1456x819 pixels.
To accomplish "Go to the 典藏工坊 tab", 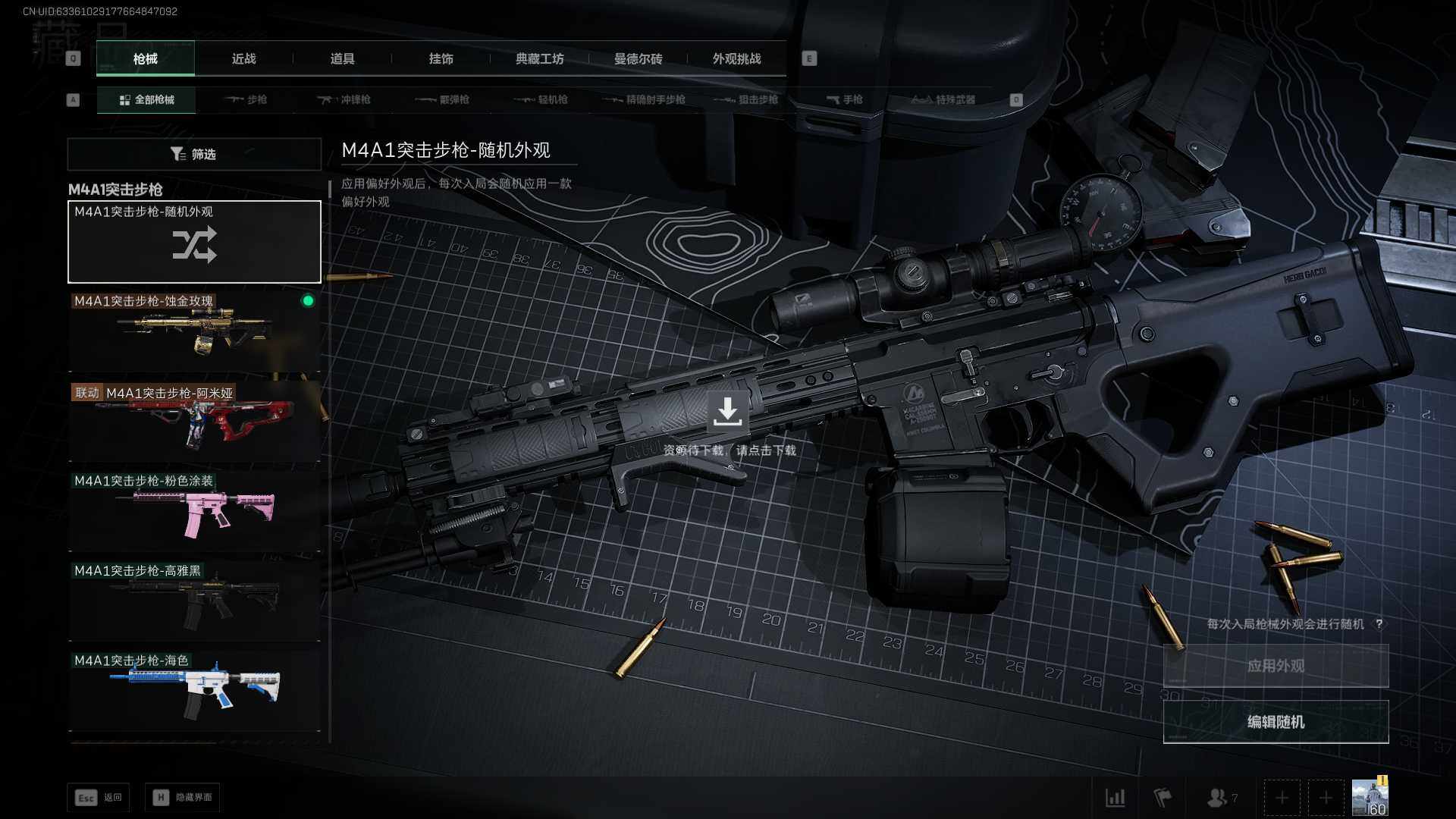I will coord(539,59).
